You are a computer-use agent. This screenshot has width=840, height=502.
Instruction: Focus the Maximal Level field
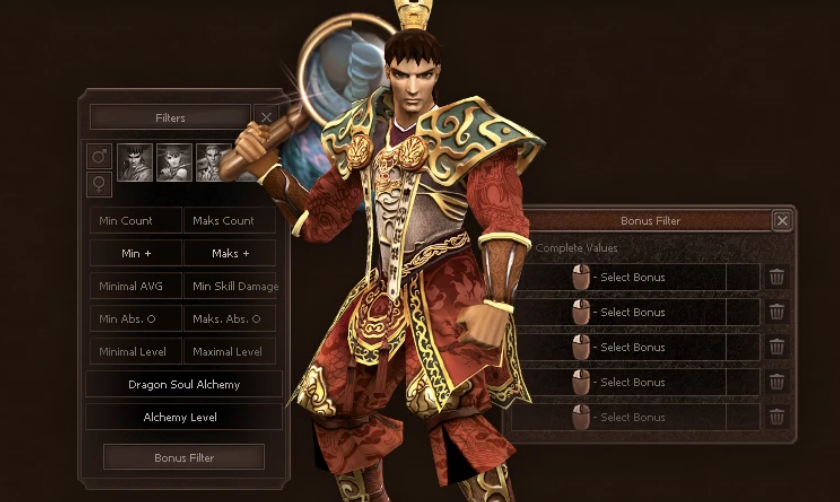pos(230,352)
